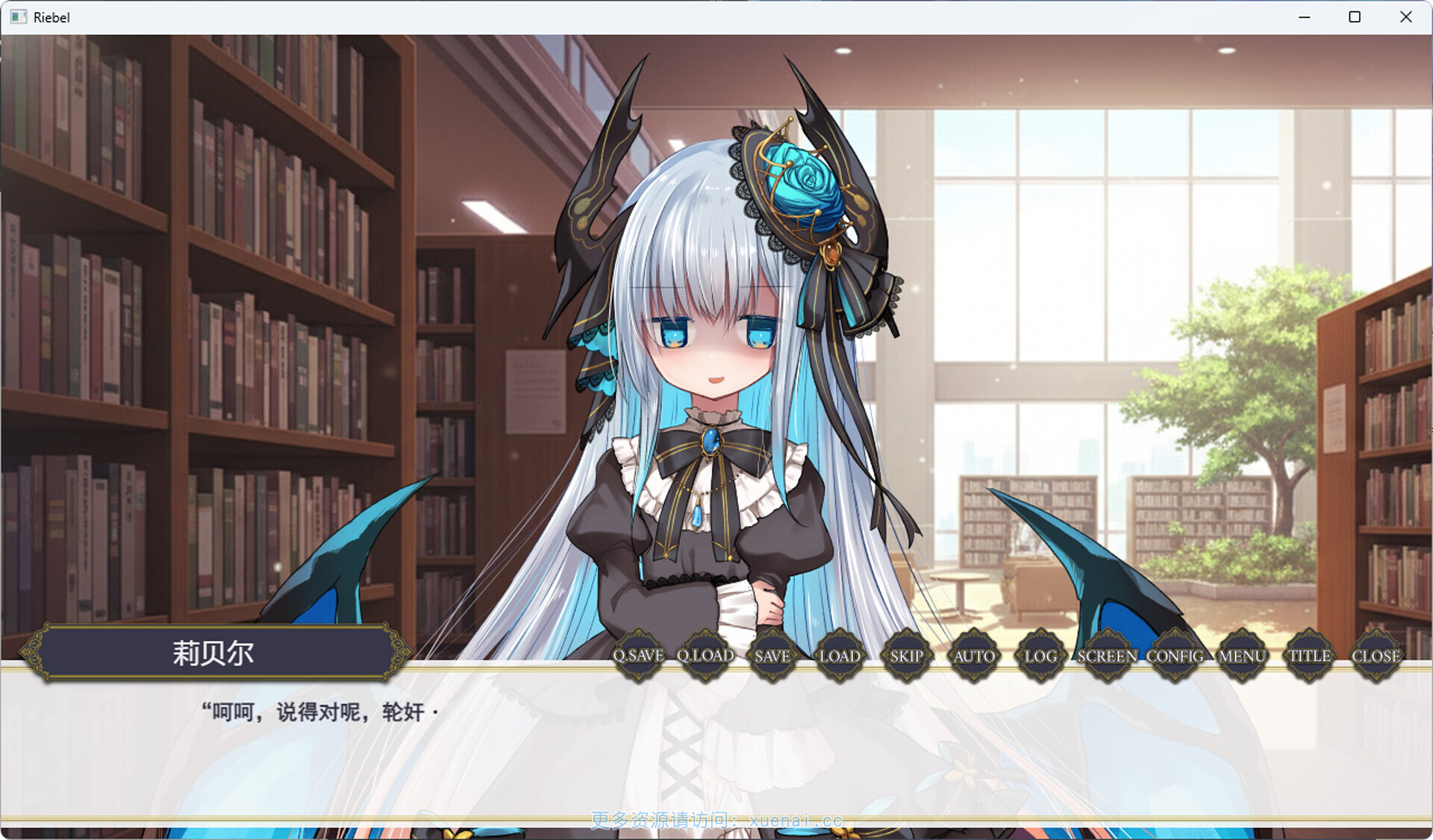Viewport: 1433px width, 840px height.
Task: Maximize the Riebel window
Action: tap(1355, 17)
